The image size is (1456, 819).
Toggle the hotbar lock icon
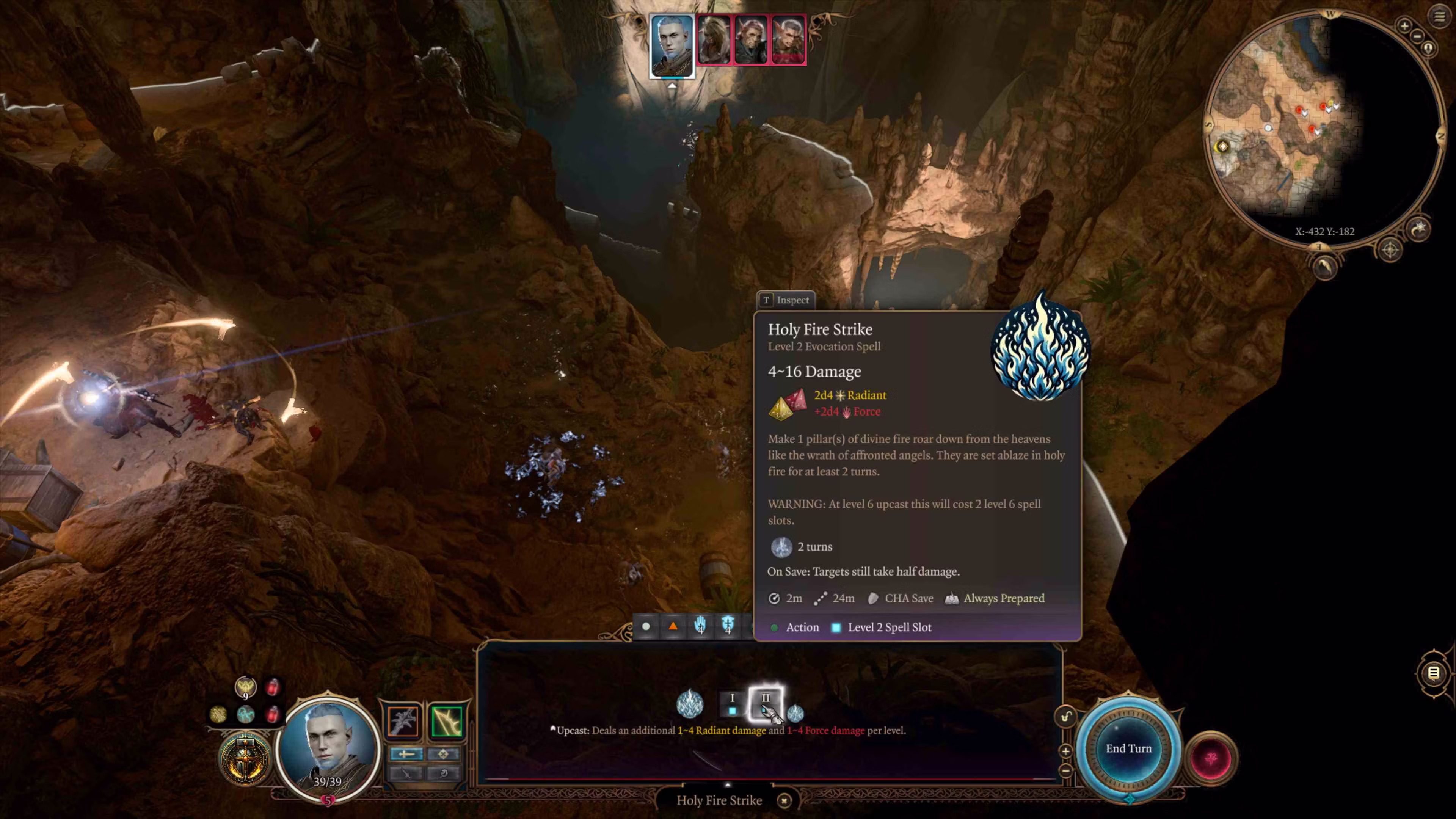(1065, 717)
